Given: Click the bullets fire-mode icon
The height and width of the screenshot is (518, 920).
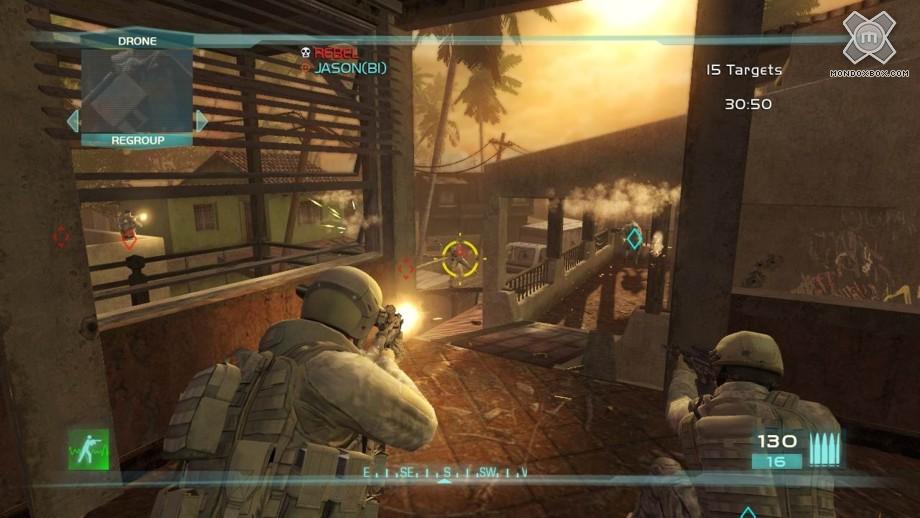Looking at the screenshot, I should pos(825,448).
